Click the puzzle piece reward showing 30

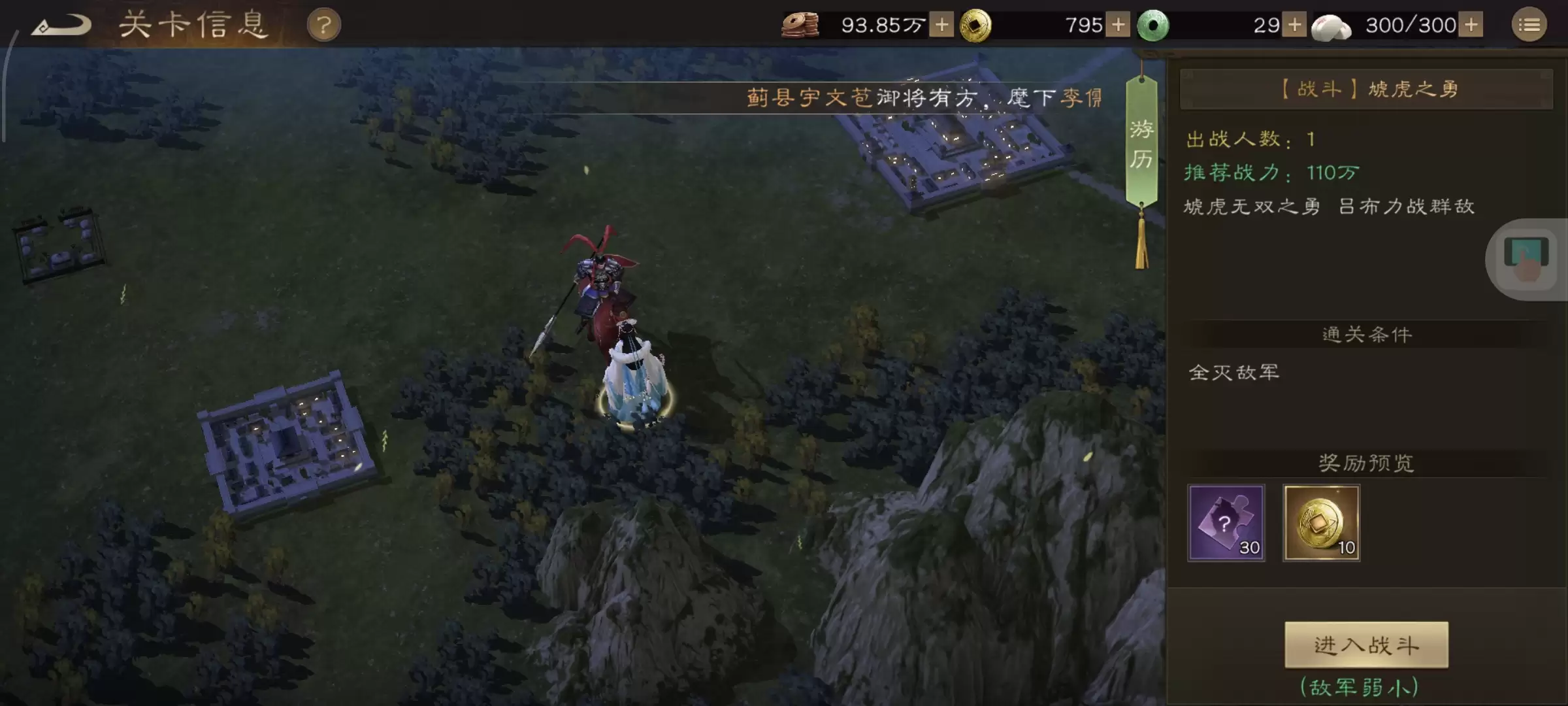click(x=1225, y=523)
